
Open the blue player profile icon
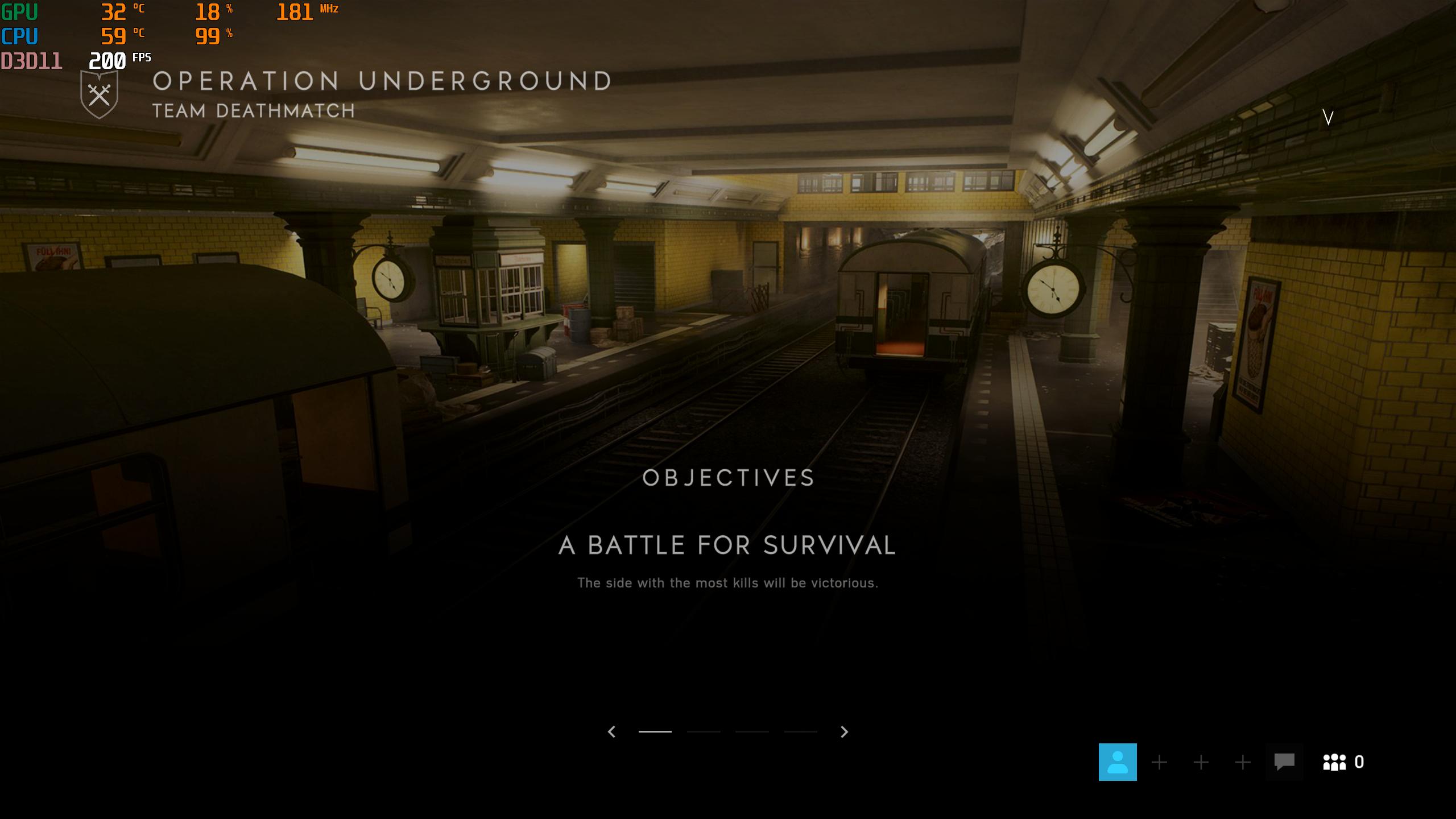tap(1118, 762)
